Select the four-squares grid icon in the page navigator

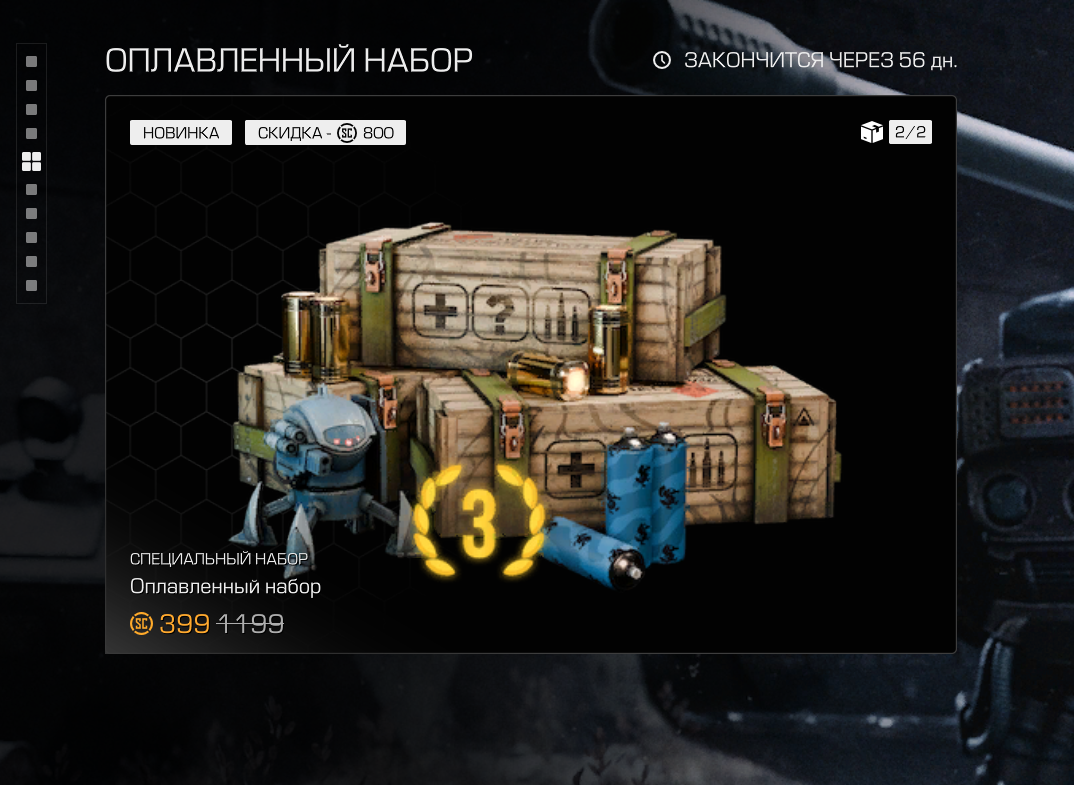pyautogui.click(x=31, y=162)
